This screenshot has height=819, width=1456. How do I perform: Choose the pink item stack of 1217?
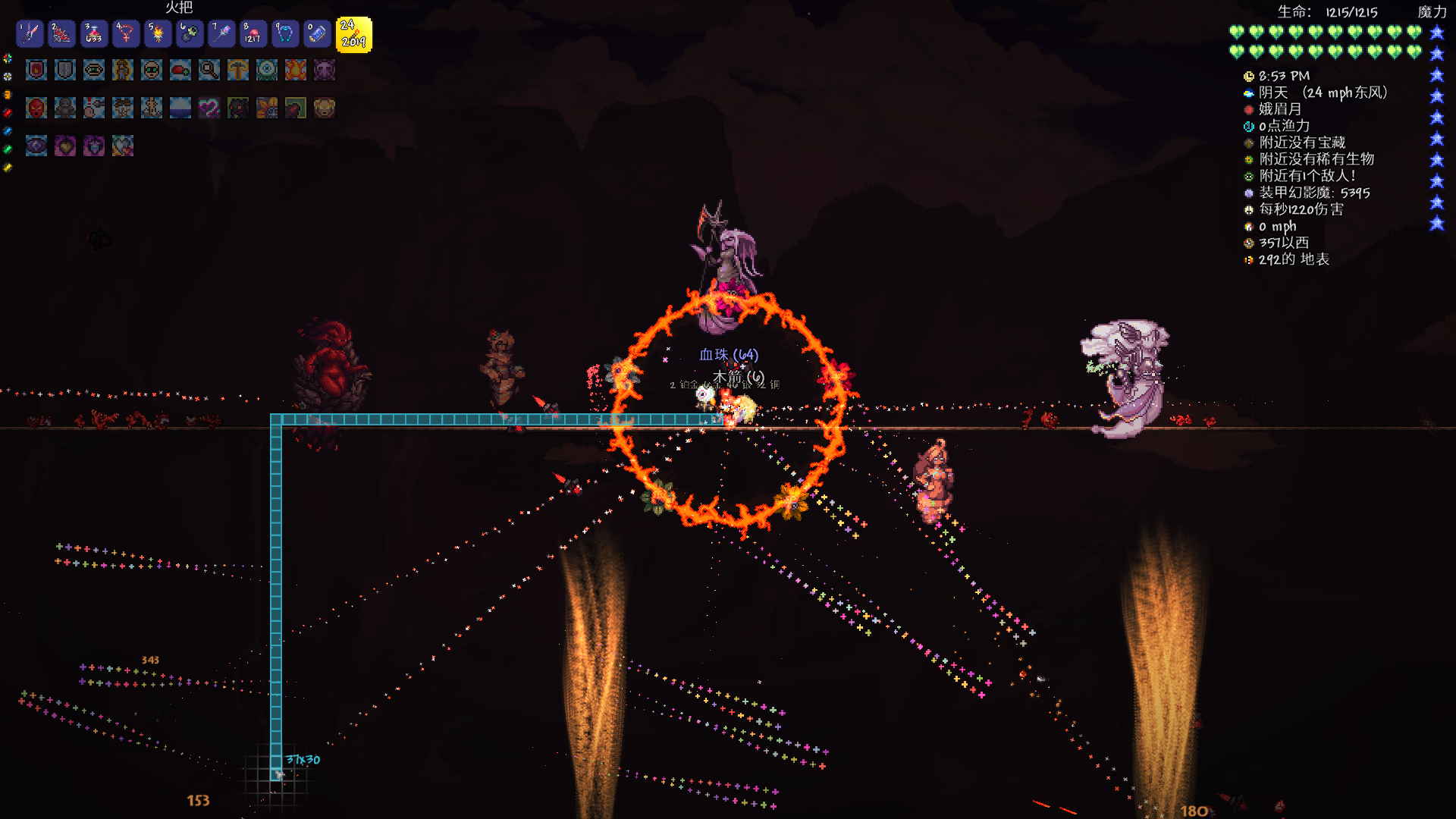point(253,33)
